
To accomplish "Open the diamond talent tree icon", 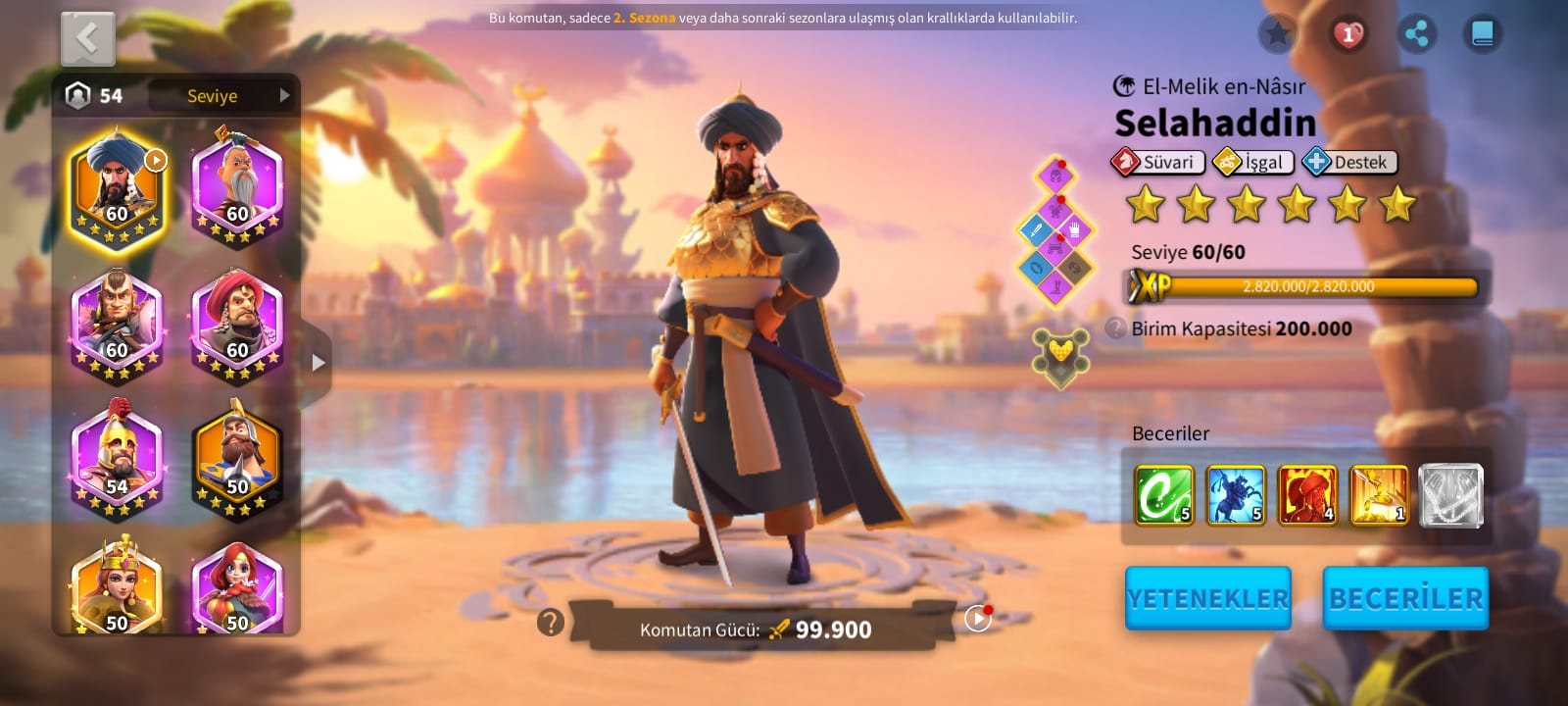I will (x=1055, y=232).
